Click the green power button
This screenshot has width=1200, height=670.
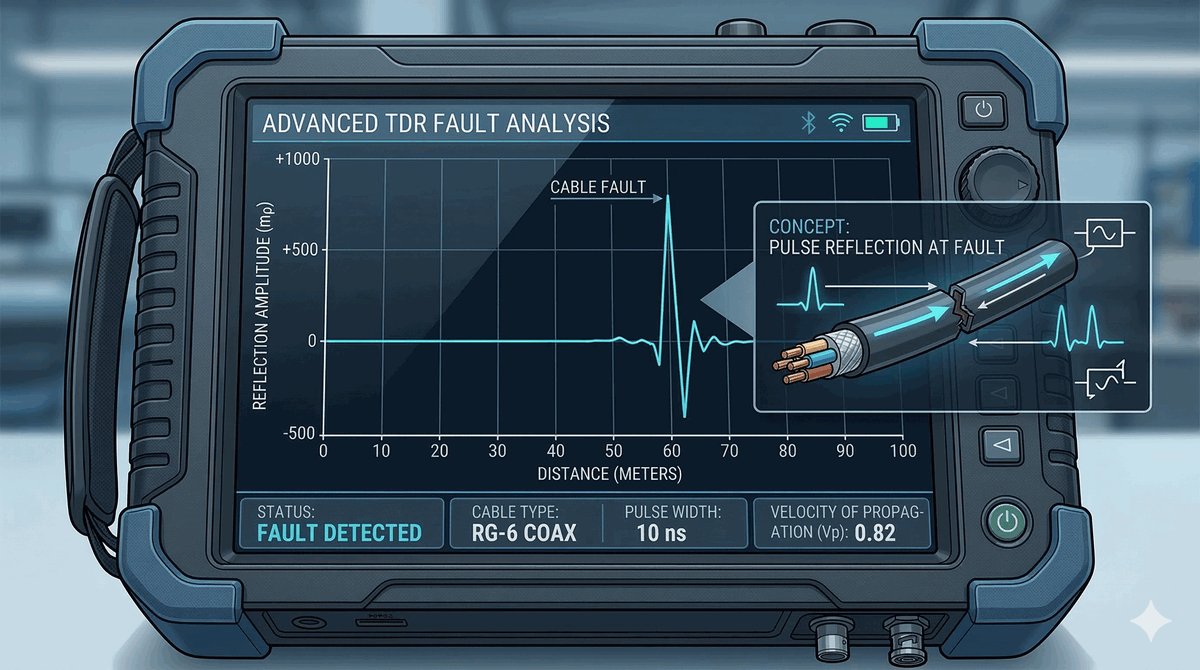coord(1007,521)
